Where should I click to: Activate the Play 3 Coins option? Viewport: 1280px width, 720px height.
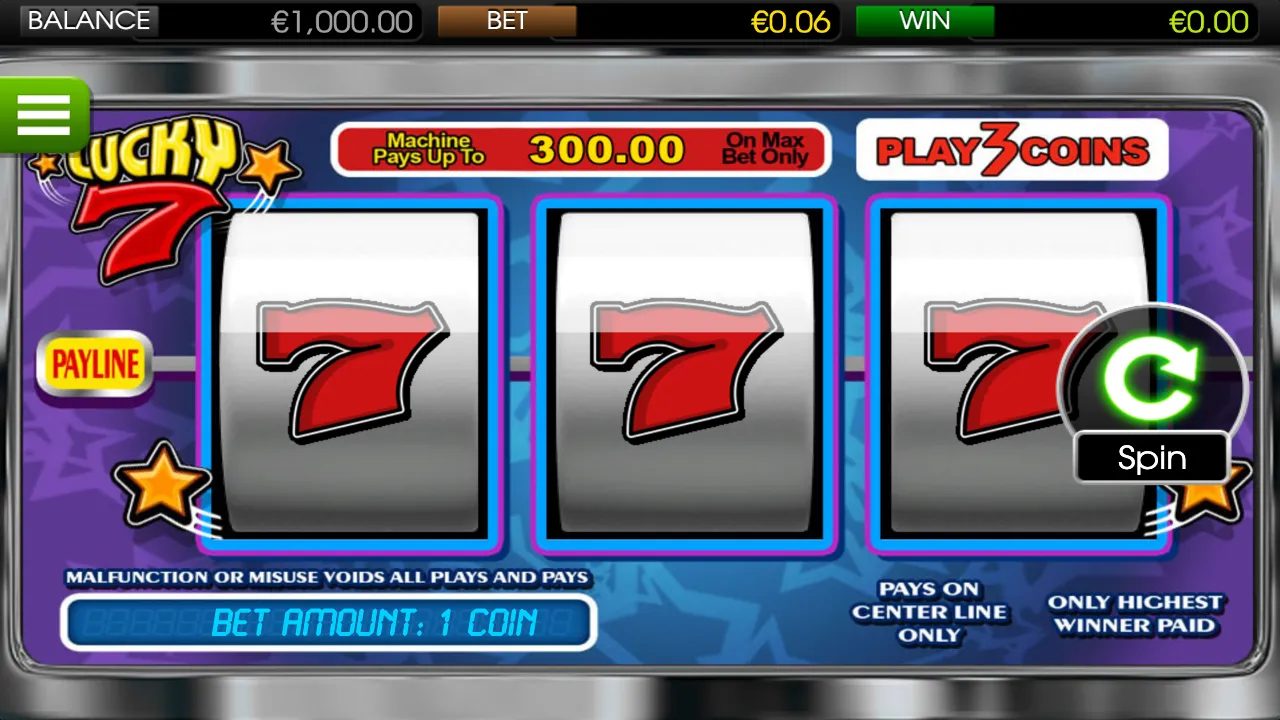click(x=1012, y=148)
